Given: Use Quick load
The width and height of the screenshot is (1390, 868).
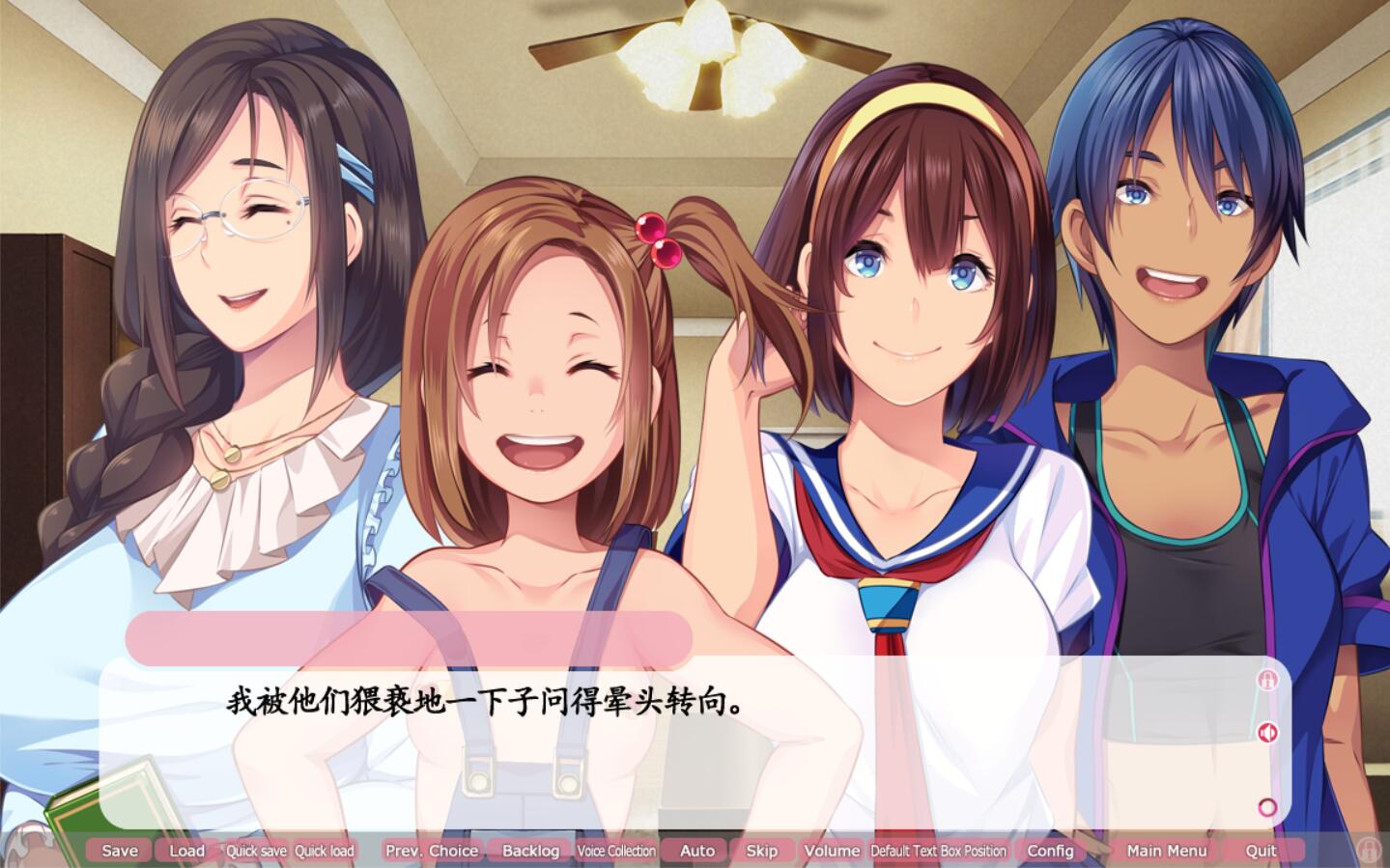Looking at the screenshot, I should (x=325, y=851).
